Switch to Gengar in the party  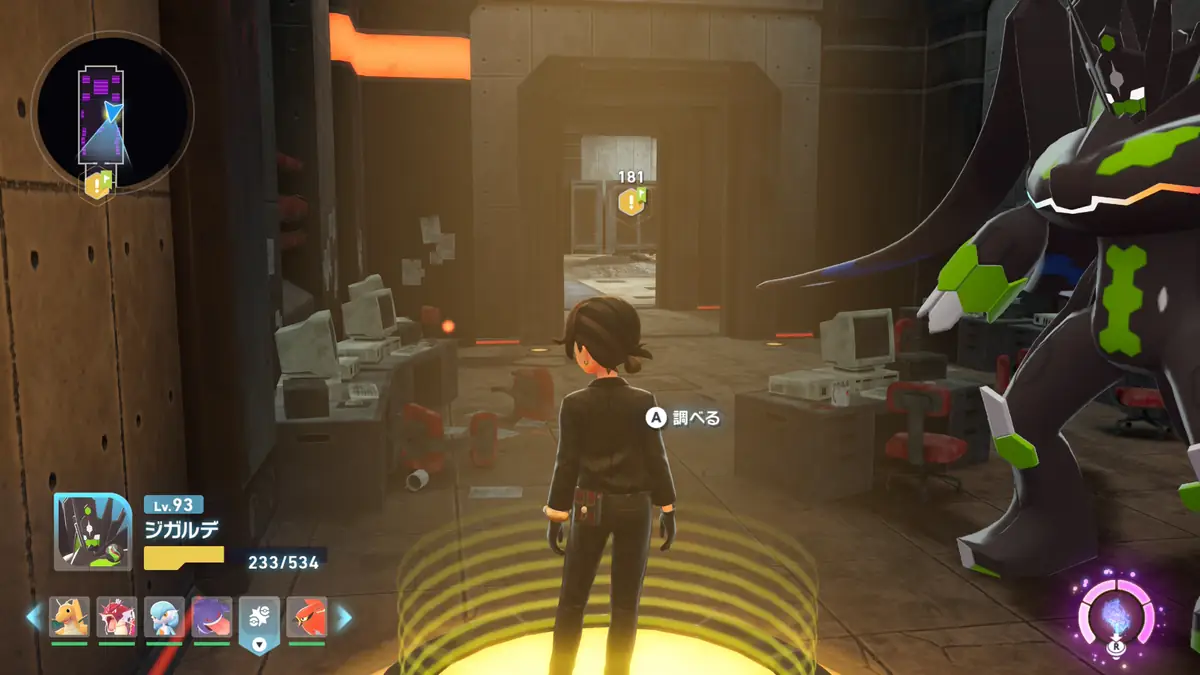tap(212, 617)
